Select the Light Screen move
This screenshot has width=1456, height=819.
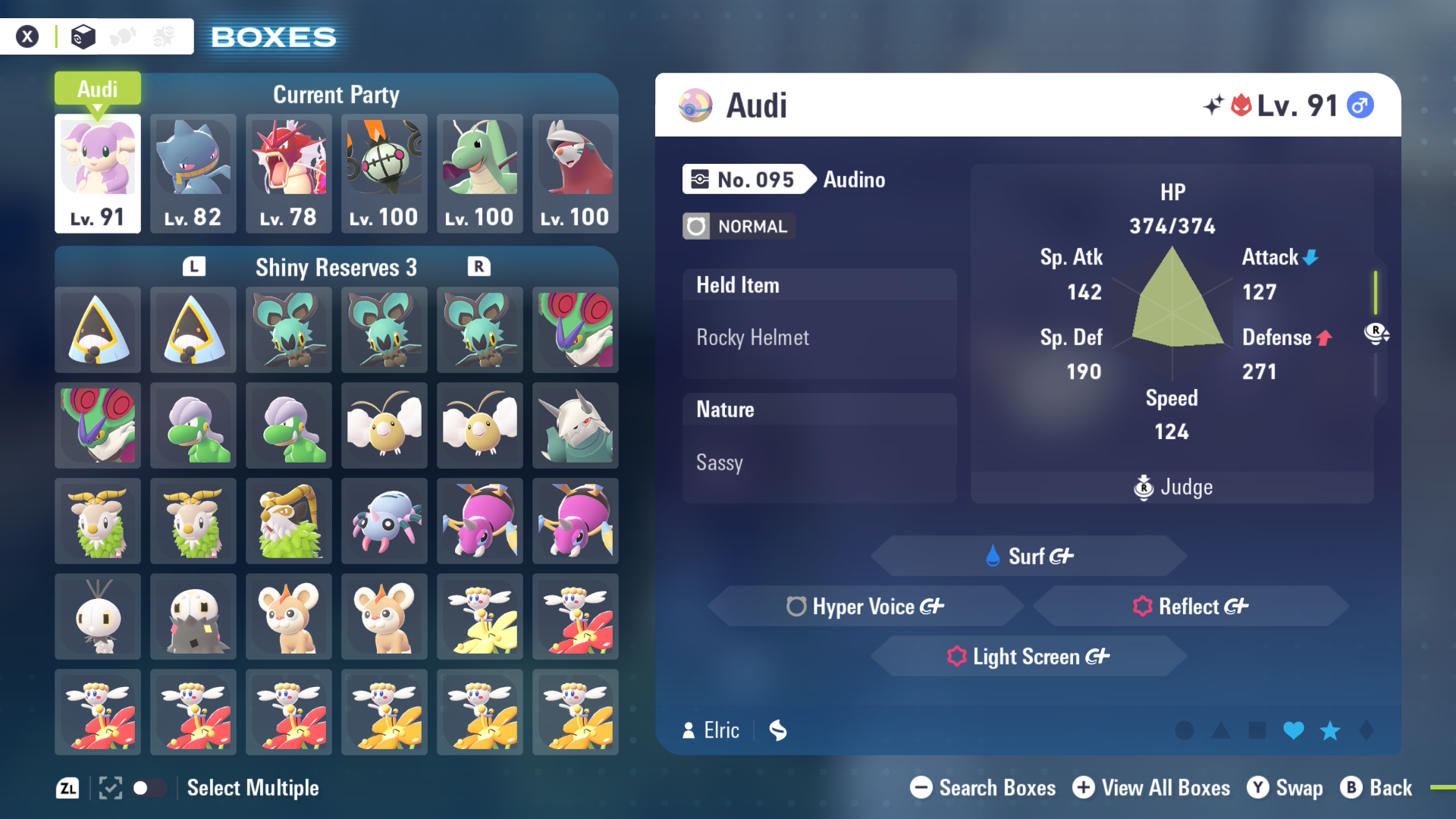click(1029, 656)
